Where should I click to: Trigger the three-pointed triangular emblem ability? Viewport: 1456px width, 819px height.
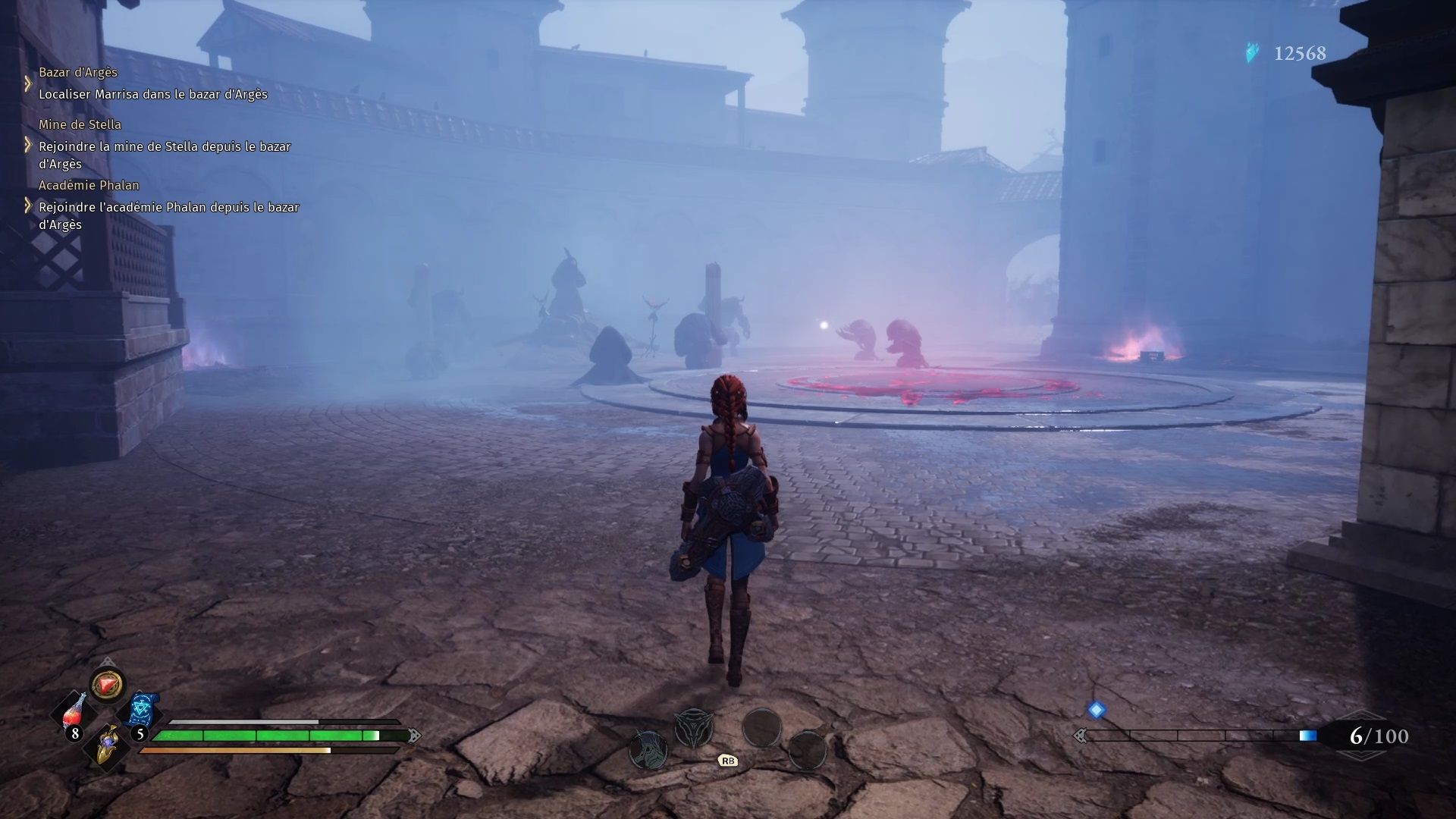pos(693,728)
